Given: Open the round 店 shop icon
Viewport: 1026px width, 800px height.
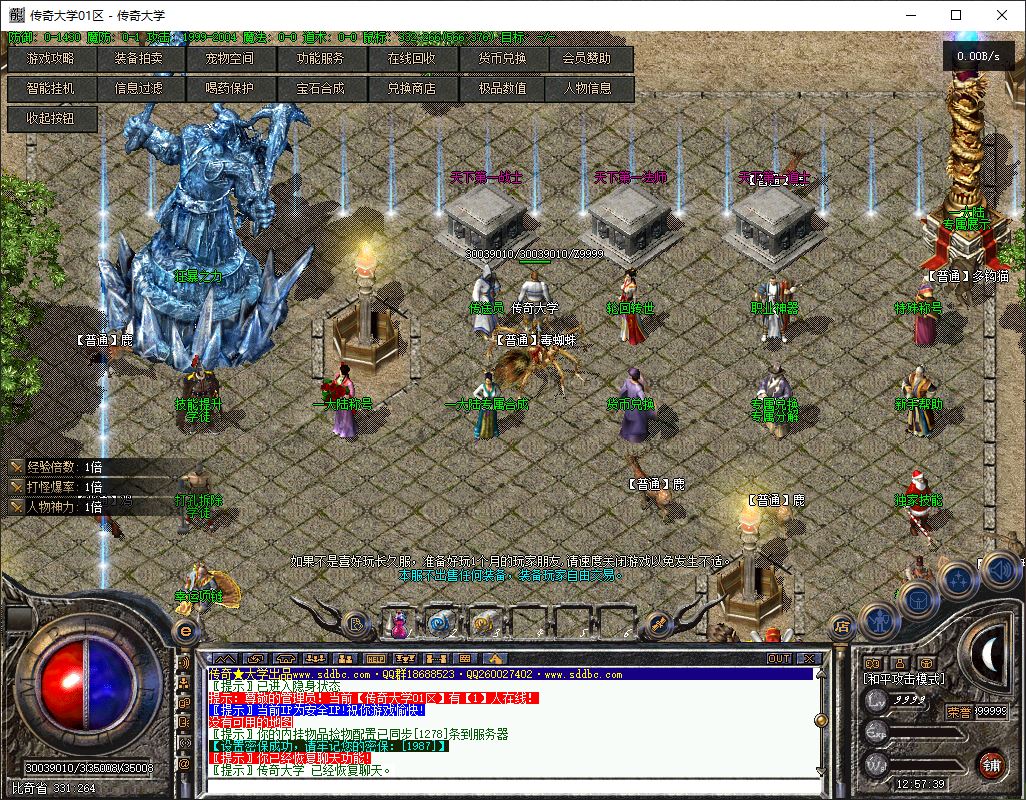Looking at the screenshot, I should pos(842,627).
